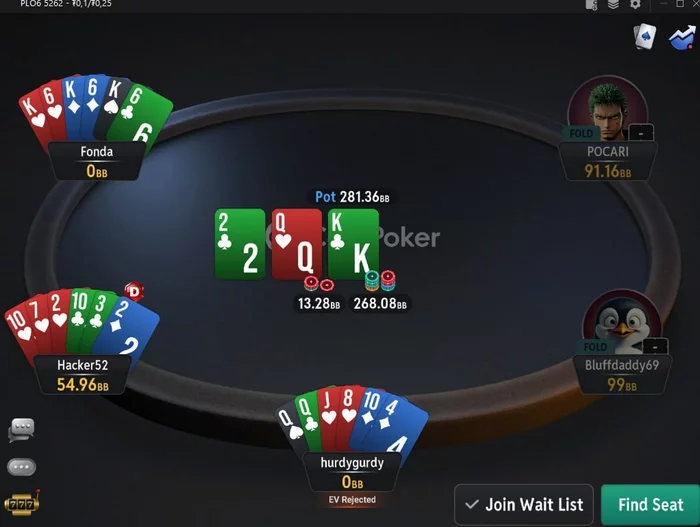Image resolution: width=700 pixels, height=527 pixels.
Task: Open the chat speech bubbles icon
Action: click(21, 429)
